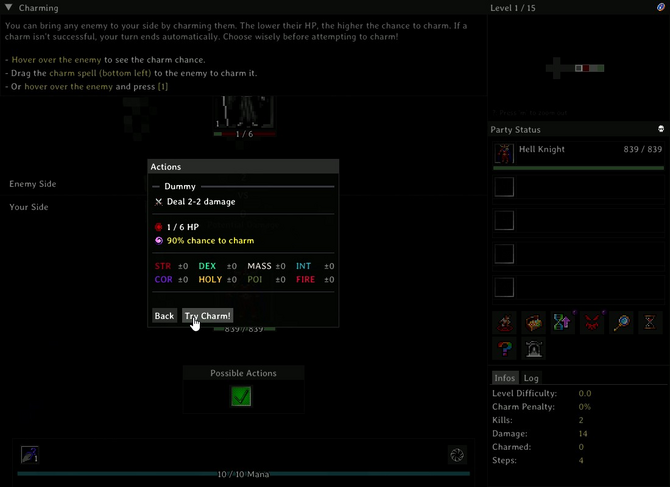
Task: Click the skull icon beside Party Status
Action: tap(661, 129)
